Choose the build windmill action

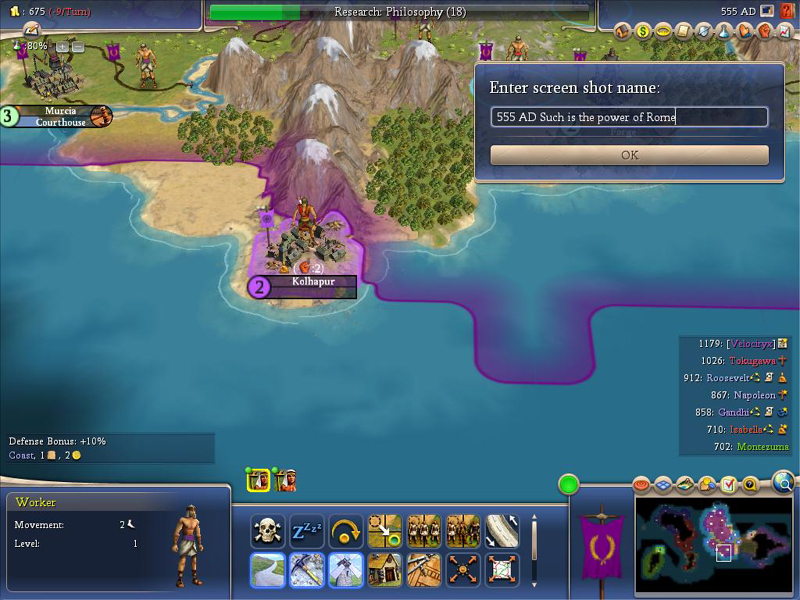346,570
